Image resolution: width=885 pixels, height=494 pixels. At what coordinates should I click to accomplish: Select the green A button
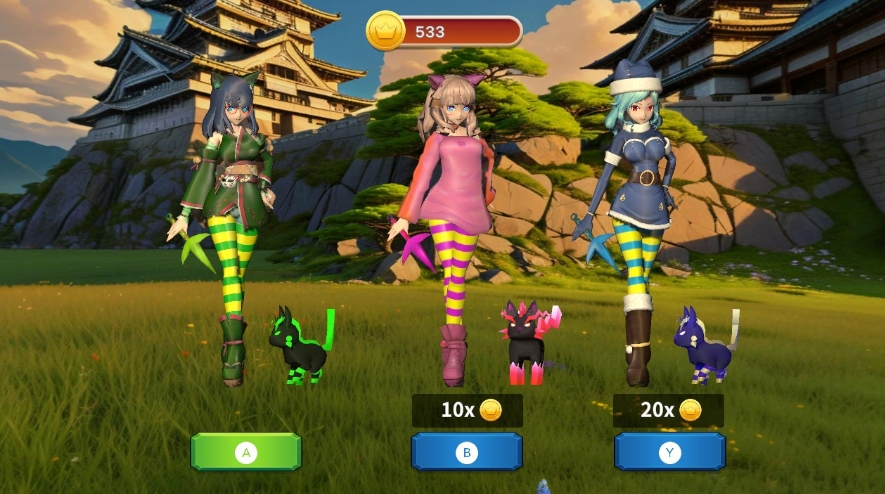coord(246,452)
